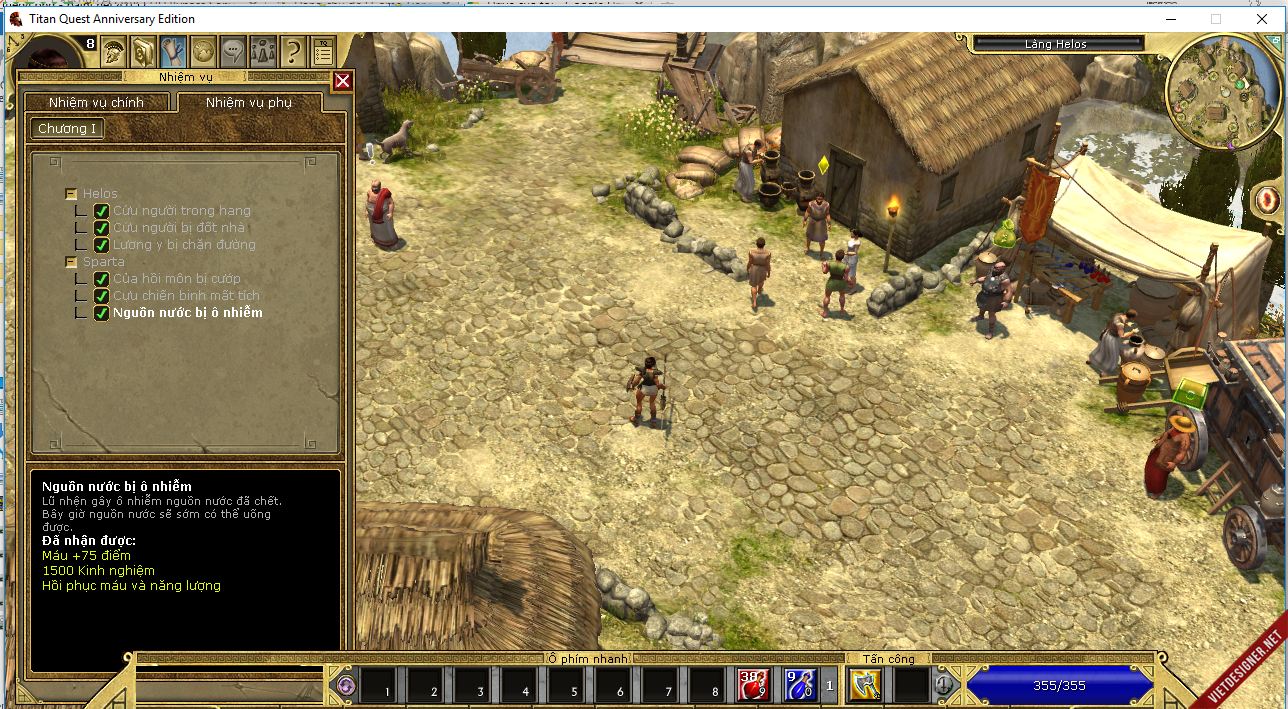Click the Chương I chapter button

tap(67, 129)
